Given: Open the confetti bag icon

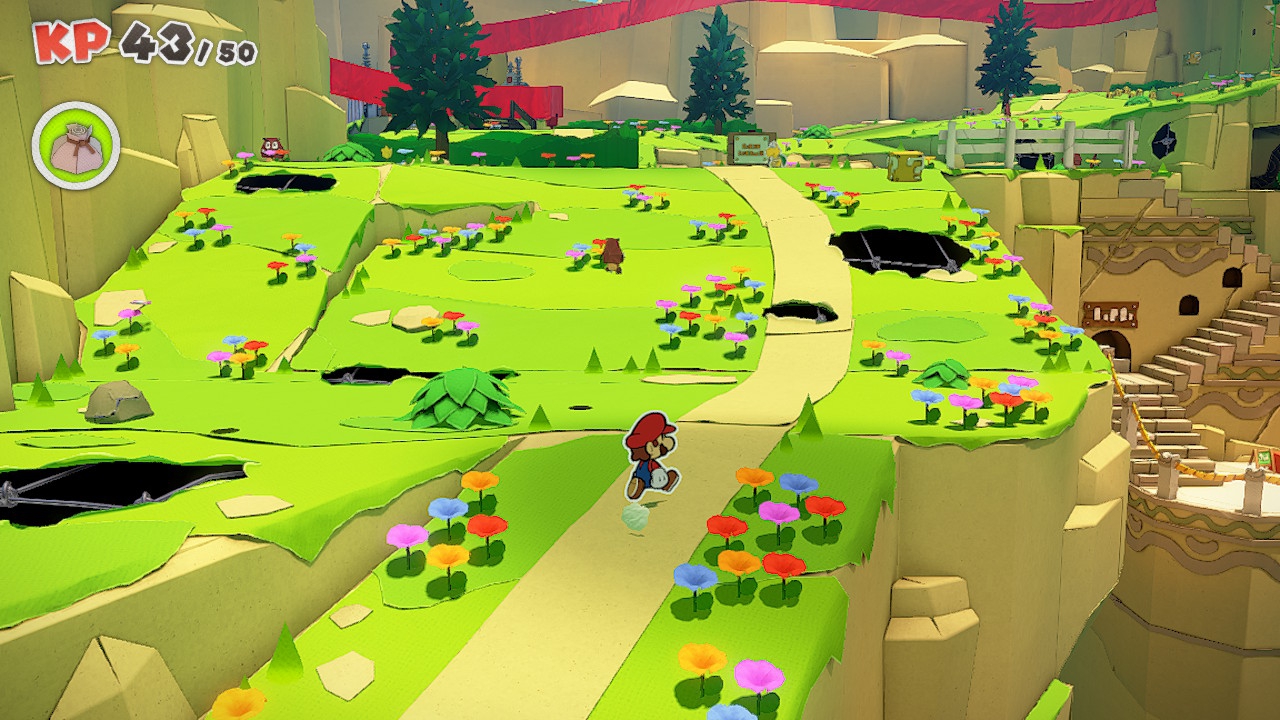Looking at the screenshot, I should (76, 146).
